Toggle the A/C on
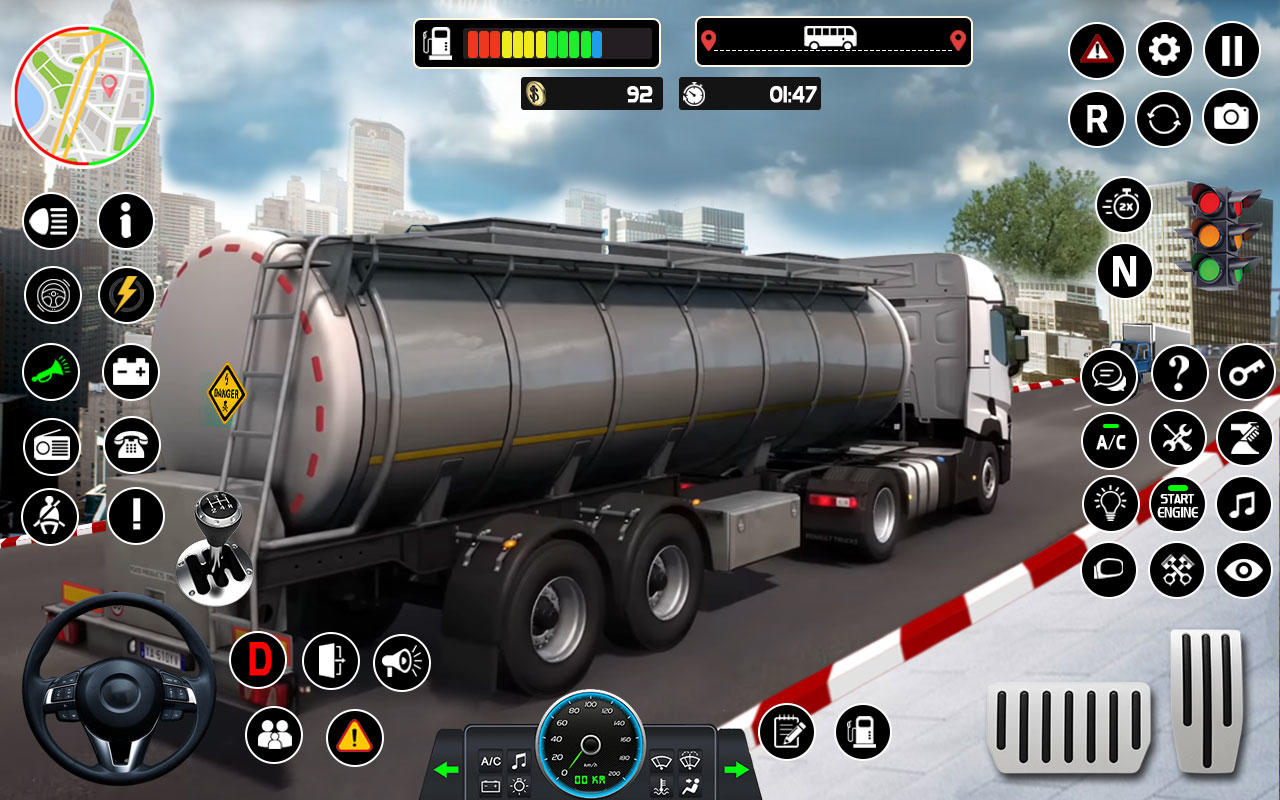Image resolution: width=1280 pixels, height=800 pixels. [1109, 440]
